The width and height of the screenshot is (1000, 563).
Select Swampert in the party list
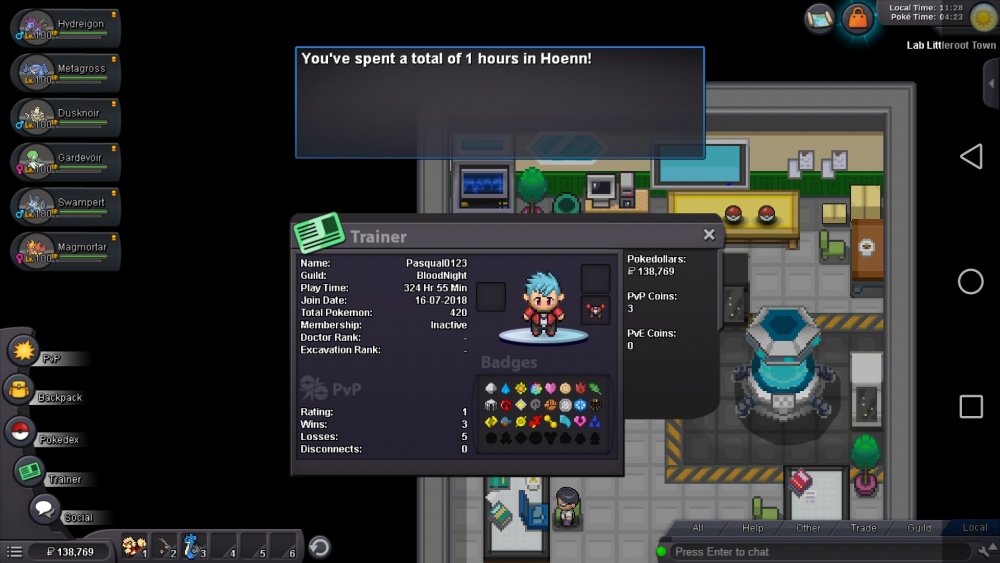pyautogui.click(x=66, y=207)
